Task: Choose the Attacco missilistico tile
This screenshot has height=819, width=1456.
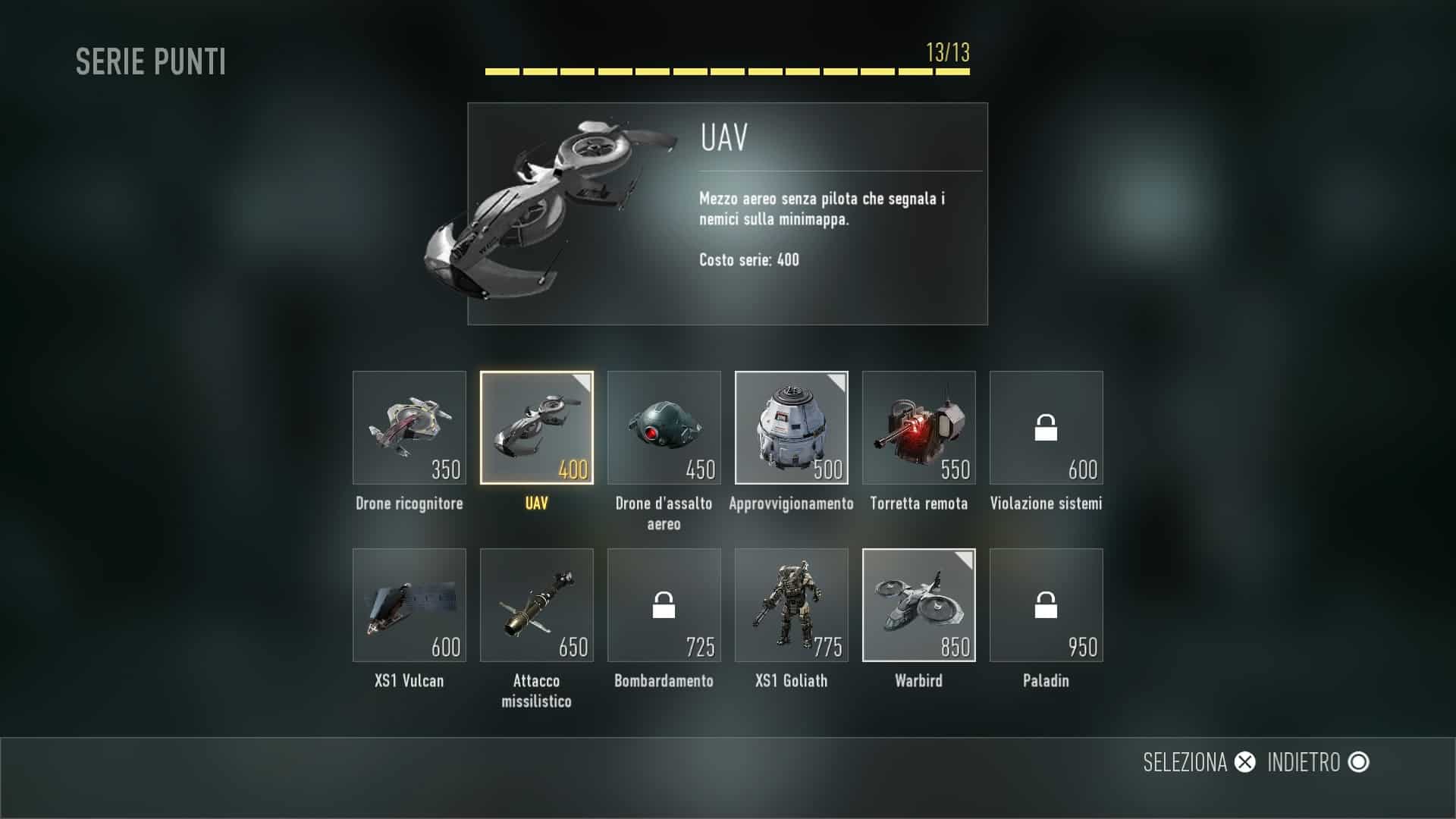Action: pyautogui.click(x=537, y=605)
